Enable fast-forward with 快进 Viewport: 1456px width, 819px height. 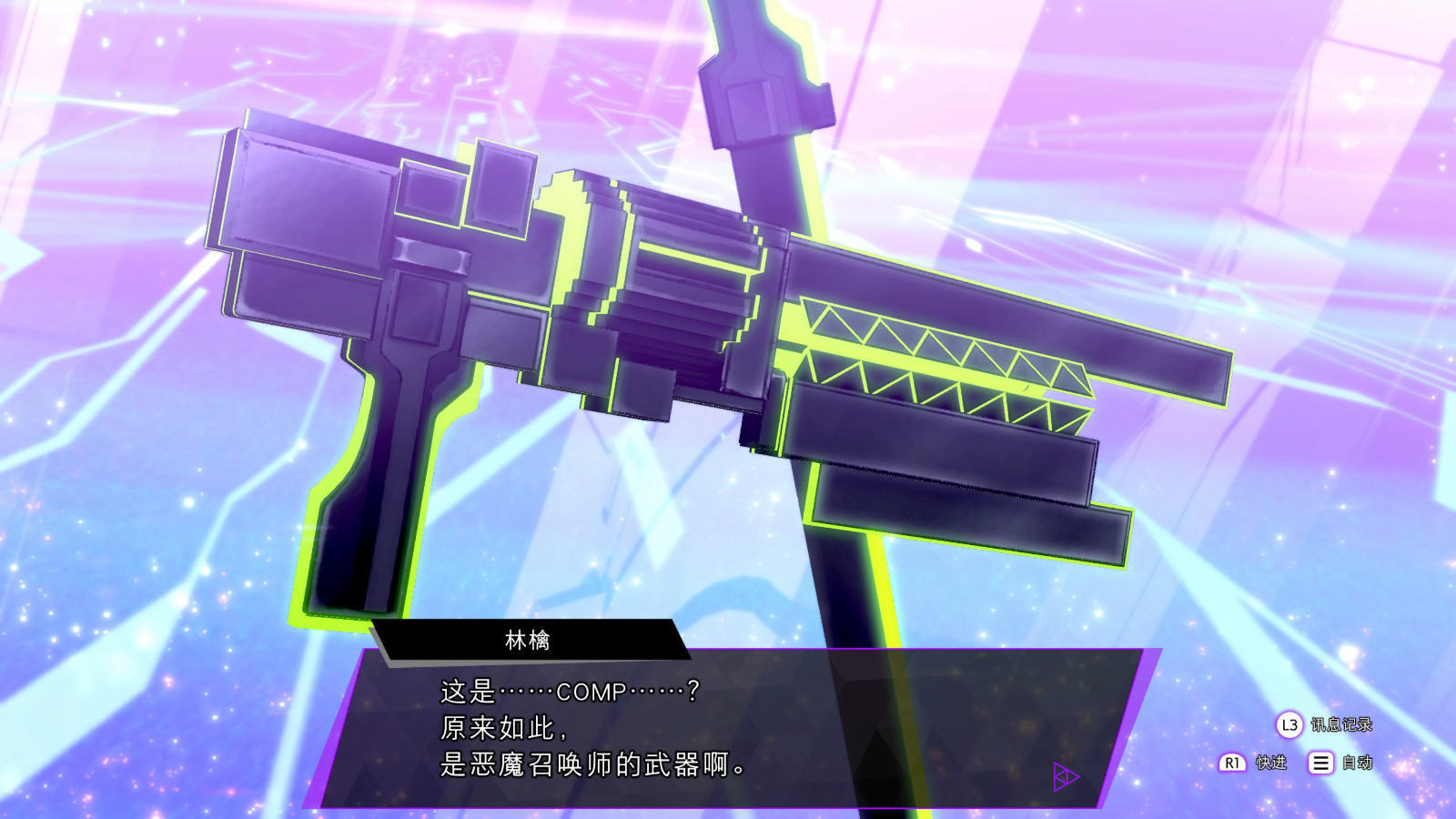tap(1271, 763)
